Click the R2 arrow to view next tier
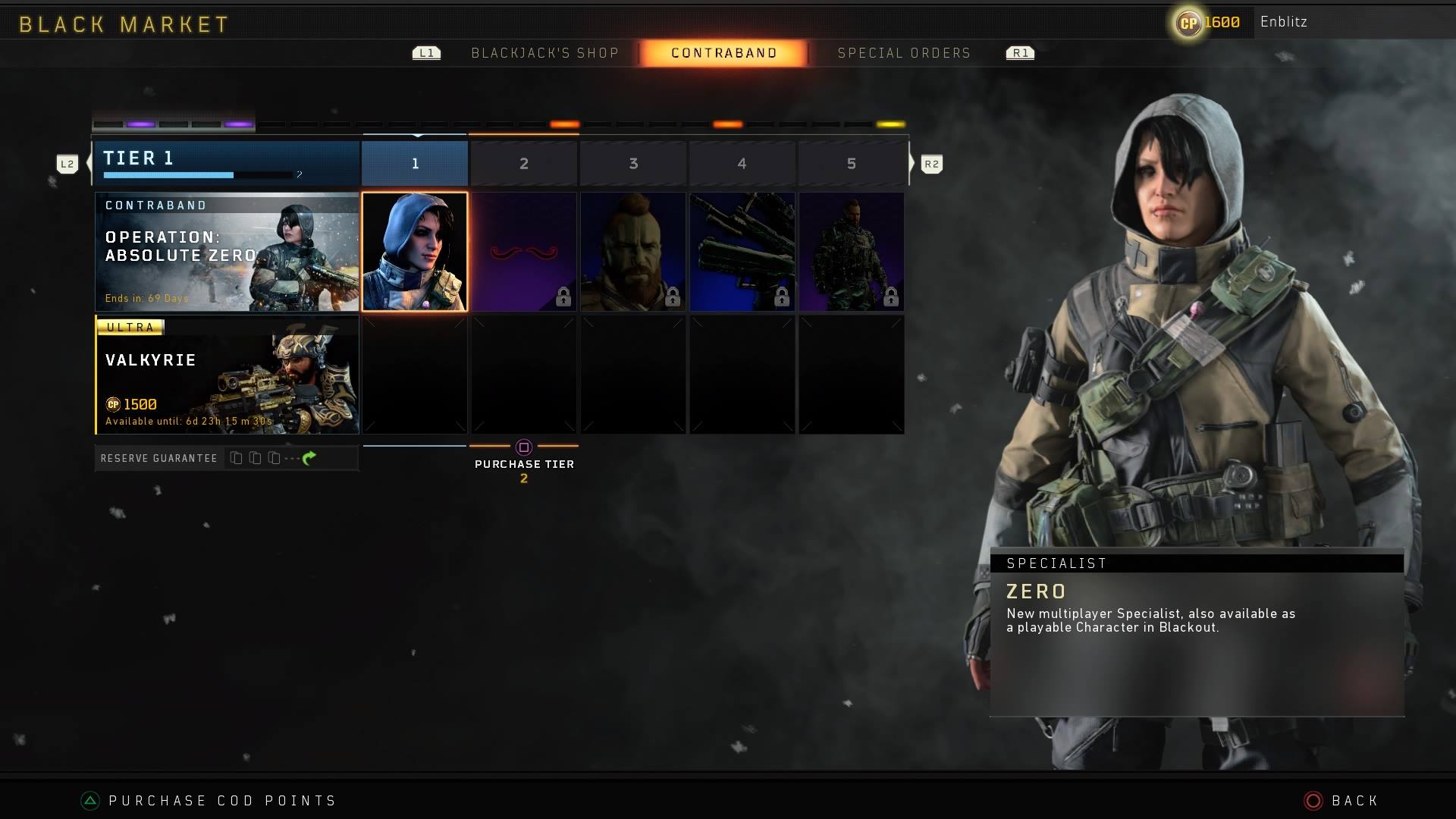This screenshot has width=1456, height=819. click(931, 163)
